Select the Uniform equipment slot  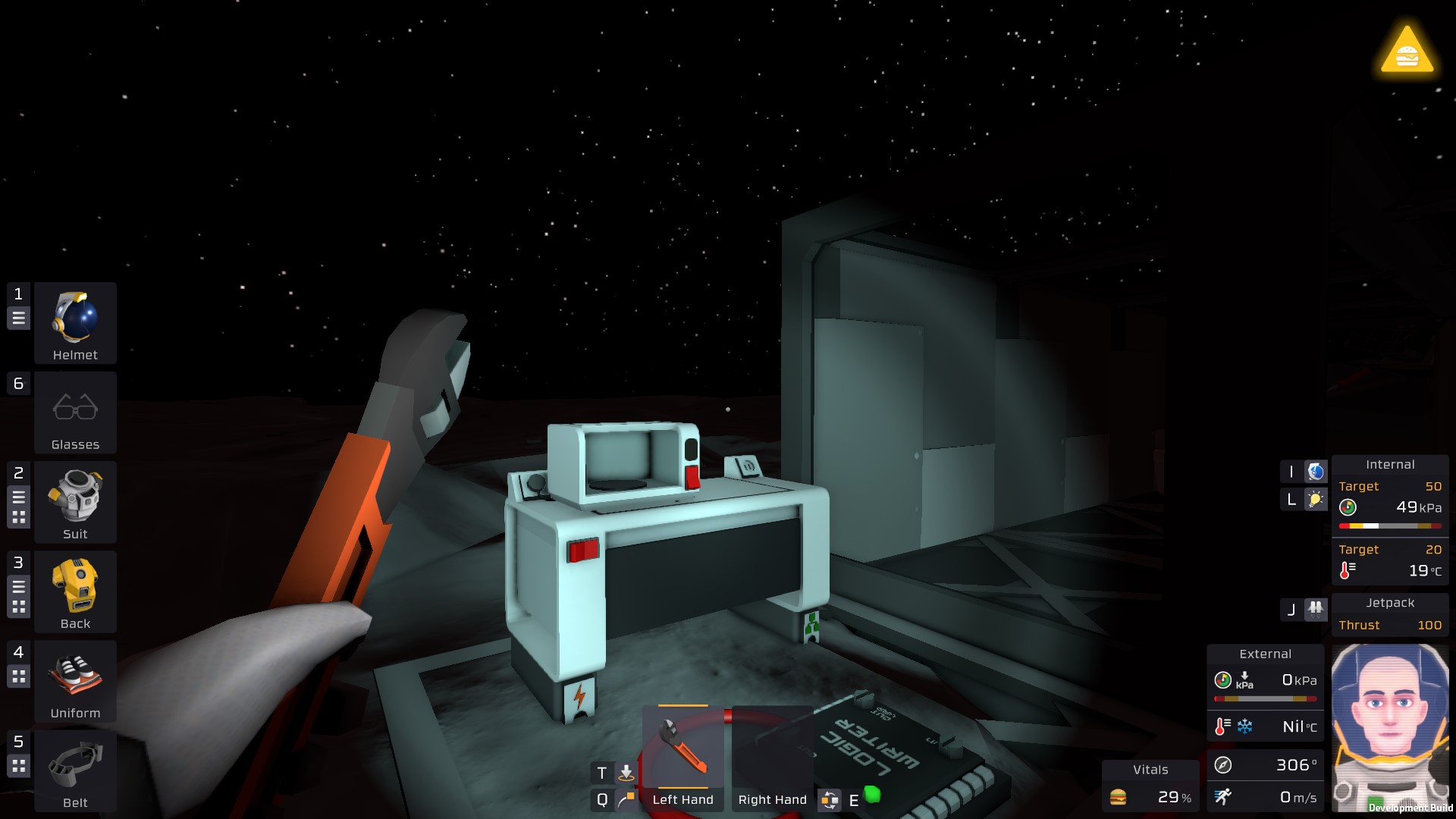[75, 680]
